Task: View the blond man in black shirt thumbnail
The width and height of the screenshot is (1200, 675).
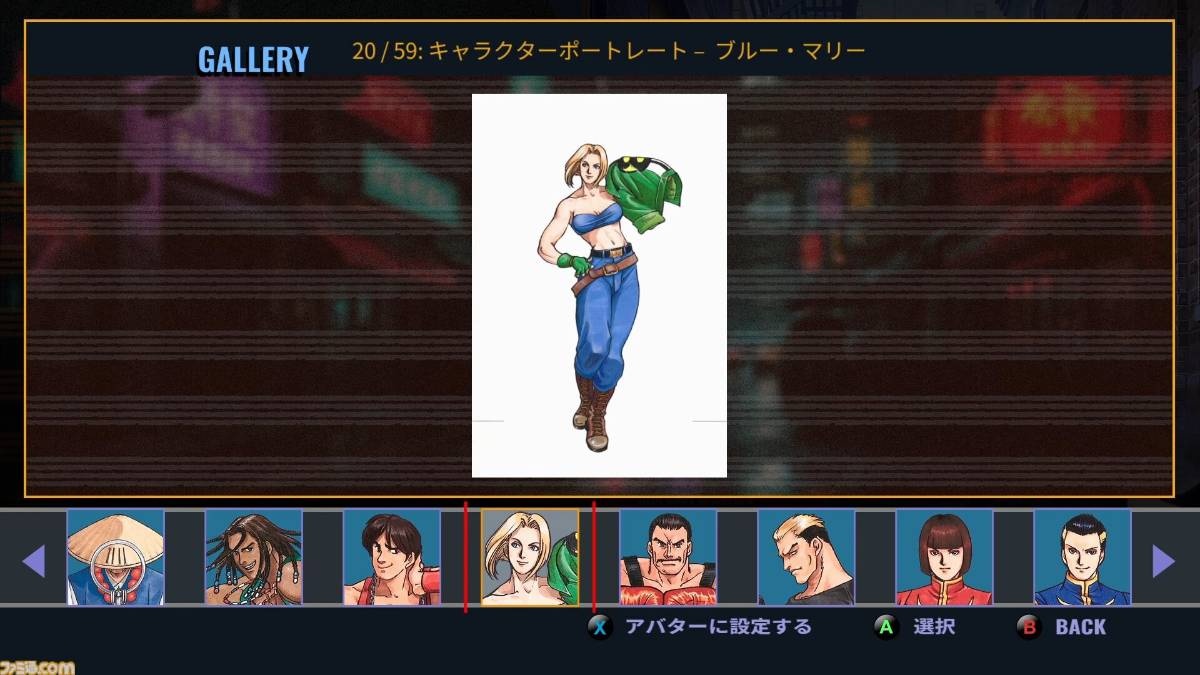Action: (x=806, y=557)
